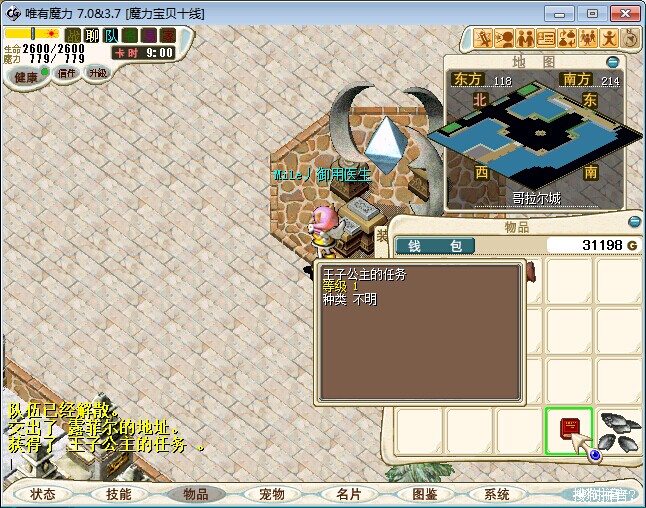Open the 名片 name card menu
The height and width of the screenshot is (508, 646).
pyautogui.click(x=347, y=494)
